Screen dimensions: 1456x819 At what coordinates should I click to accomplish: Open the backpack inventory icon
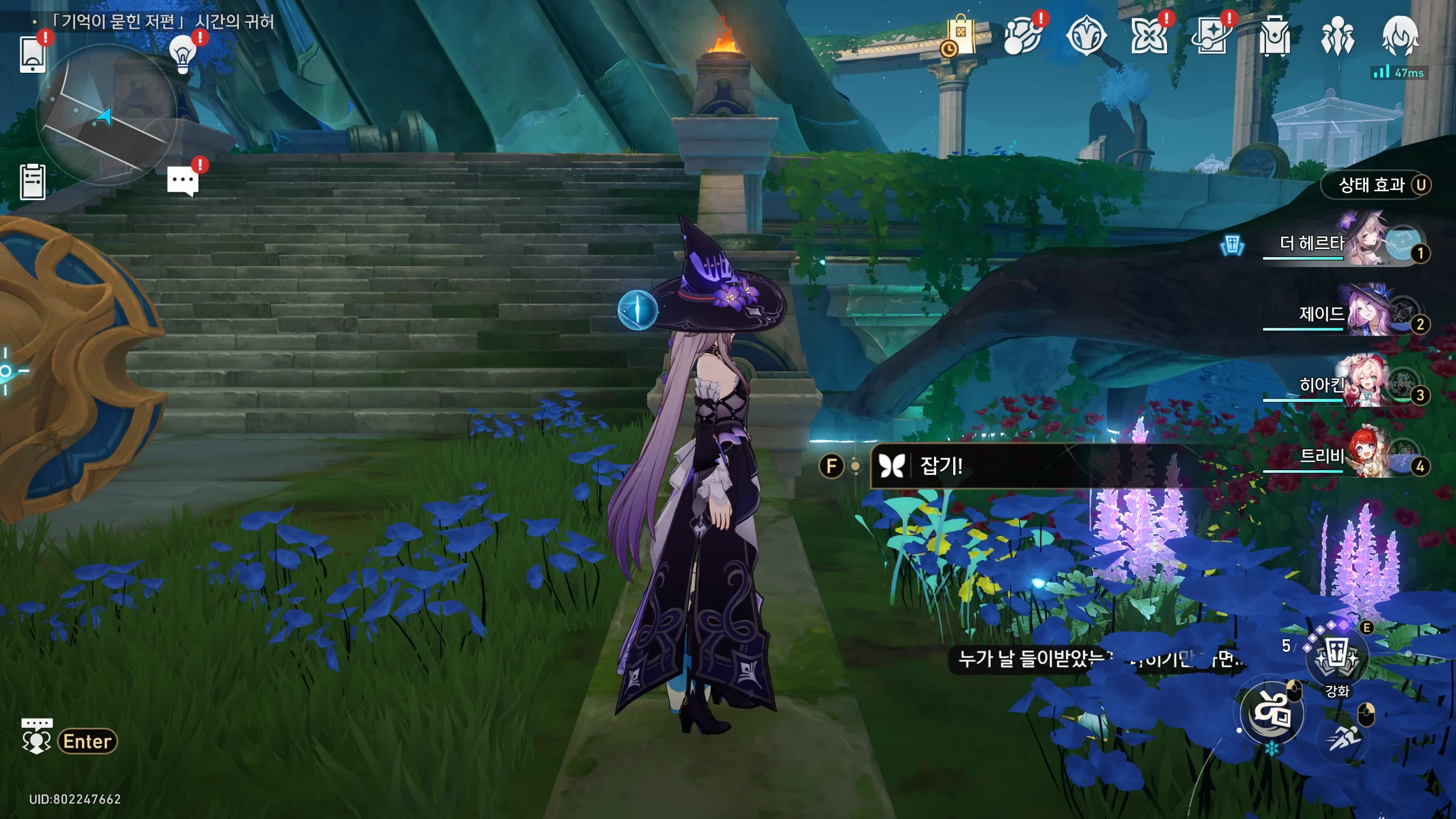point(1274,36)
